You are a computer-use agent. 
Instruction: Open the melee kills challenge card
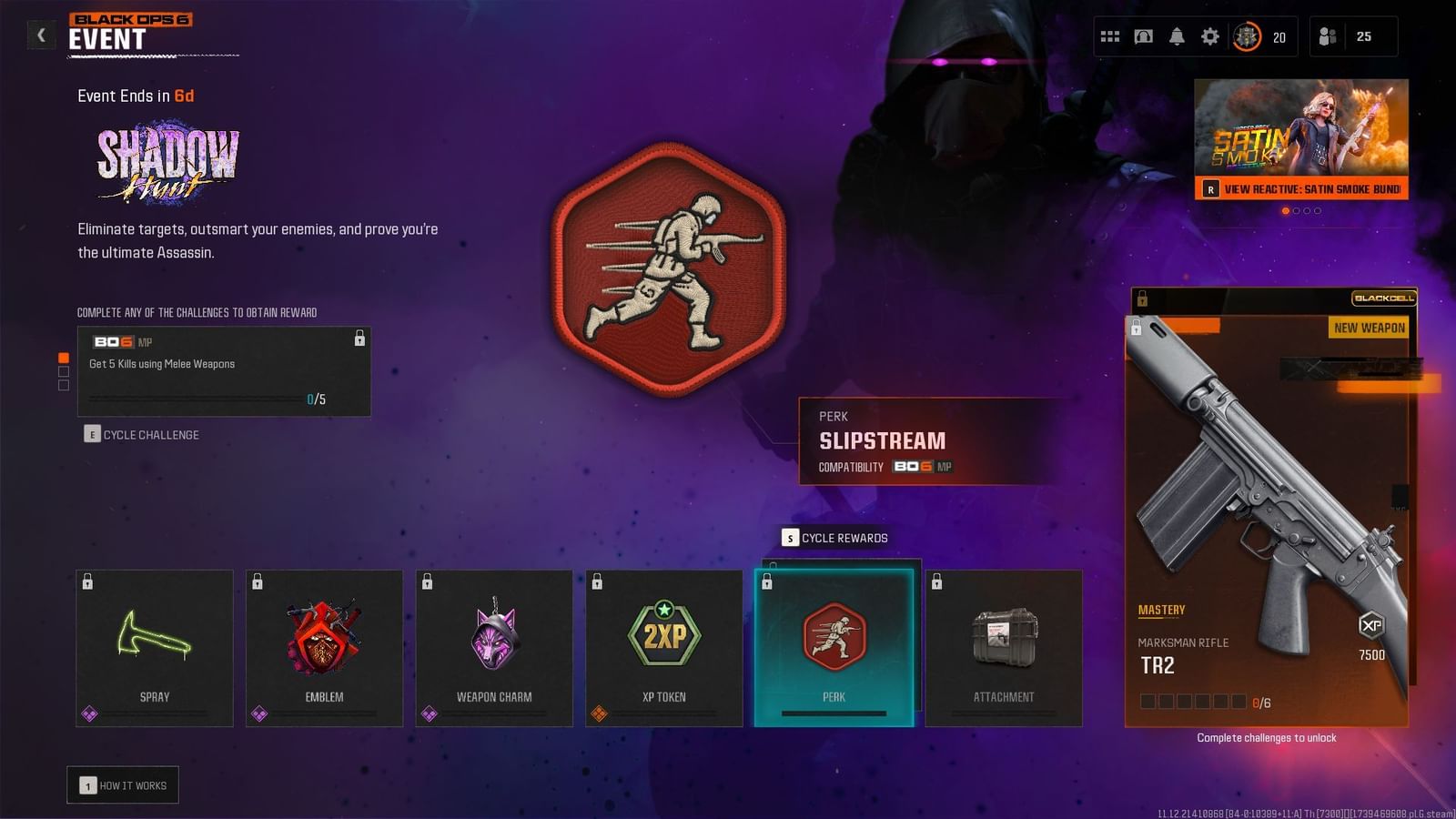(x=224, y=370)
